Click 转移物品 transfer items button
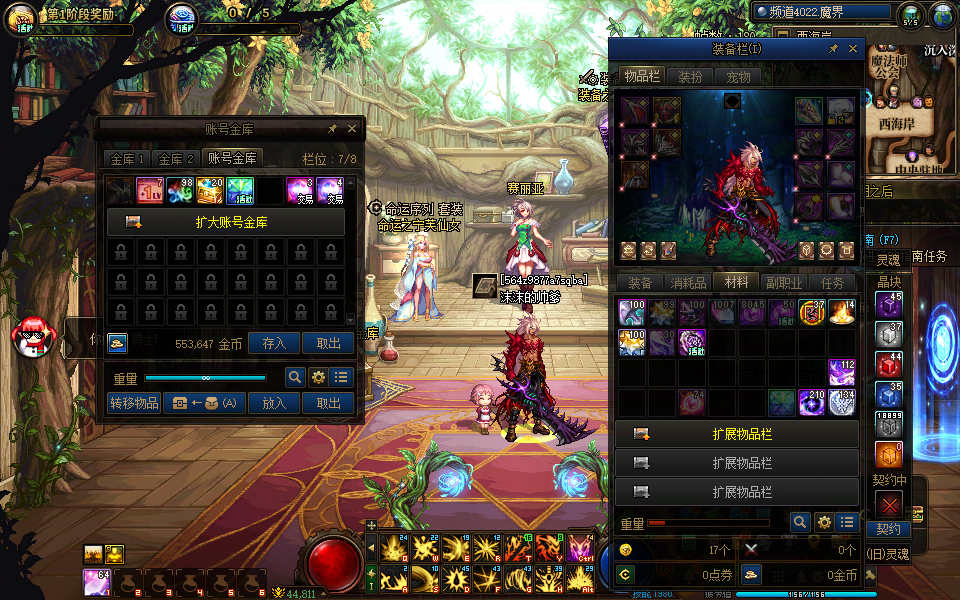The image size is (960, 600). click(133, 403)
